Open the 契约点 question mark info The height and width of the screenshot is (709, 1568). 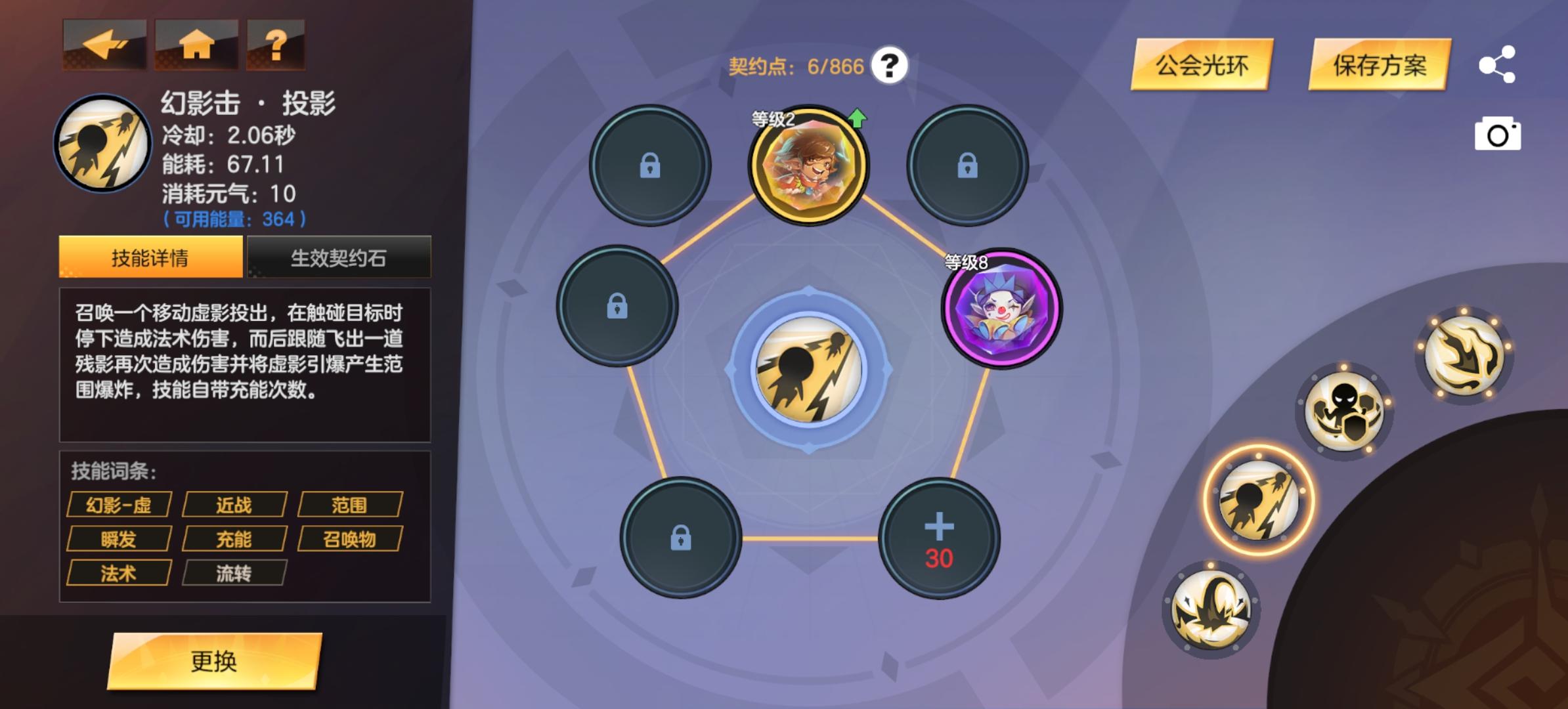(890, 66)
